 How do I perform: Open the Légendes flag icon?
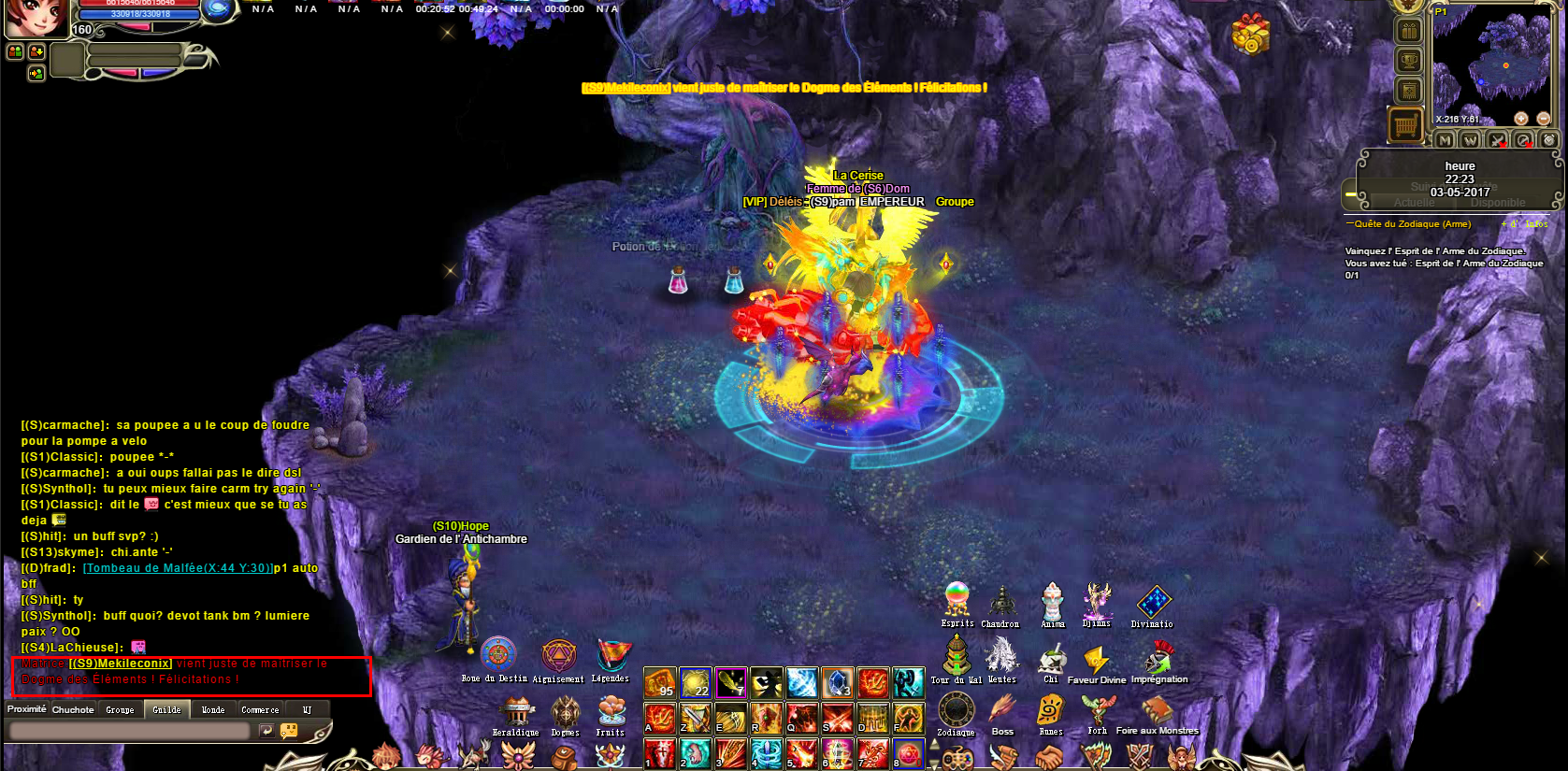tap(611, 655)
